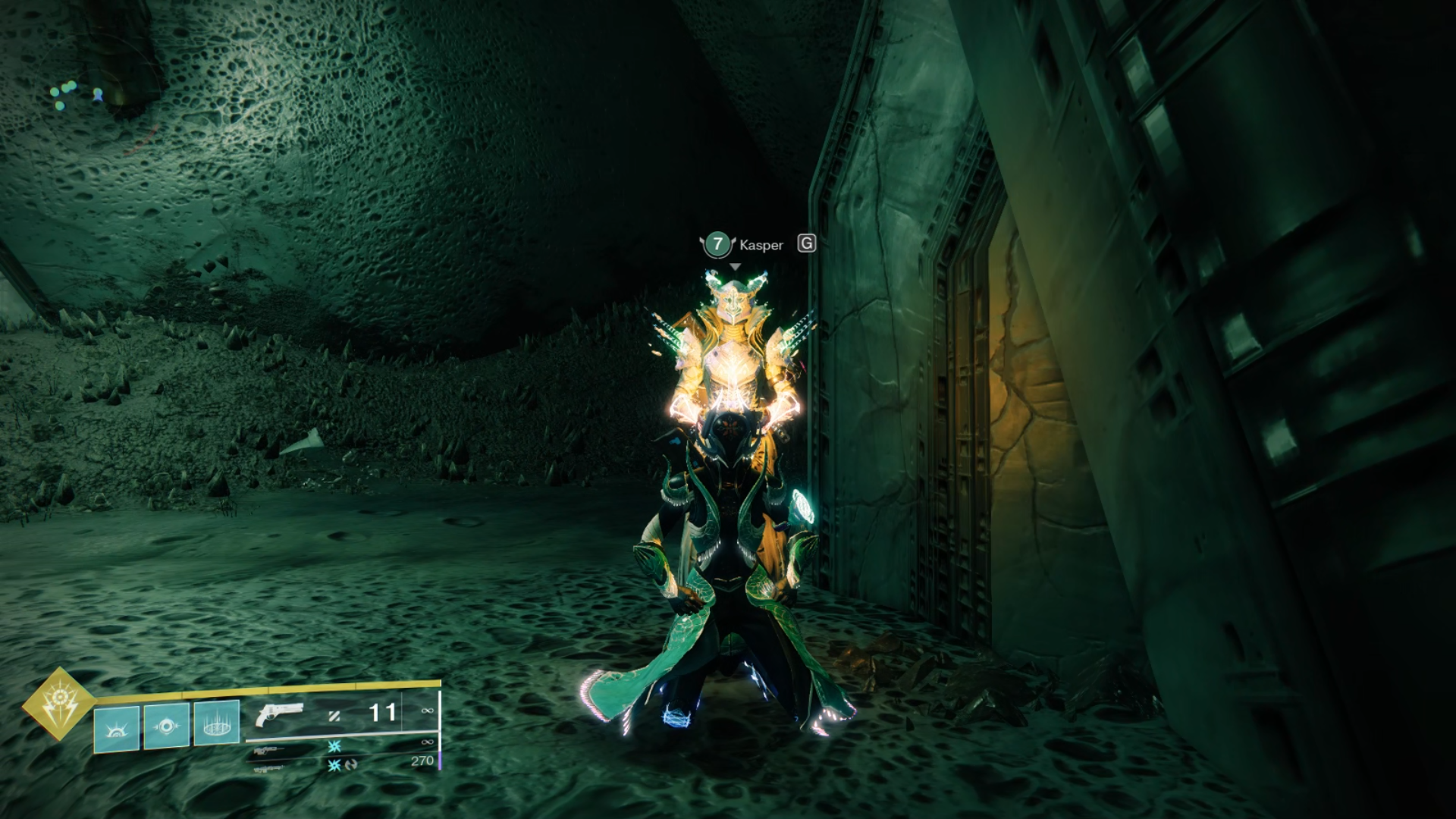
Task: Select Kasper's player nameplate
Action: point(761,245)
